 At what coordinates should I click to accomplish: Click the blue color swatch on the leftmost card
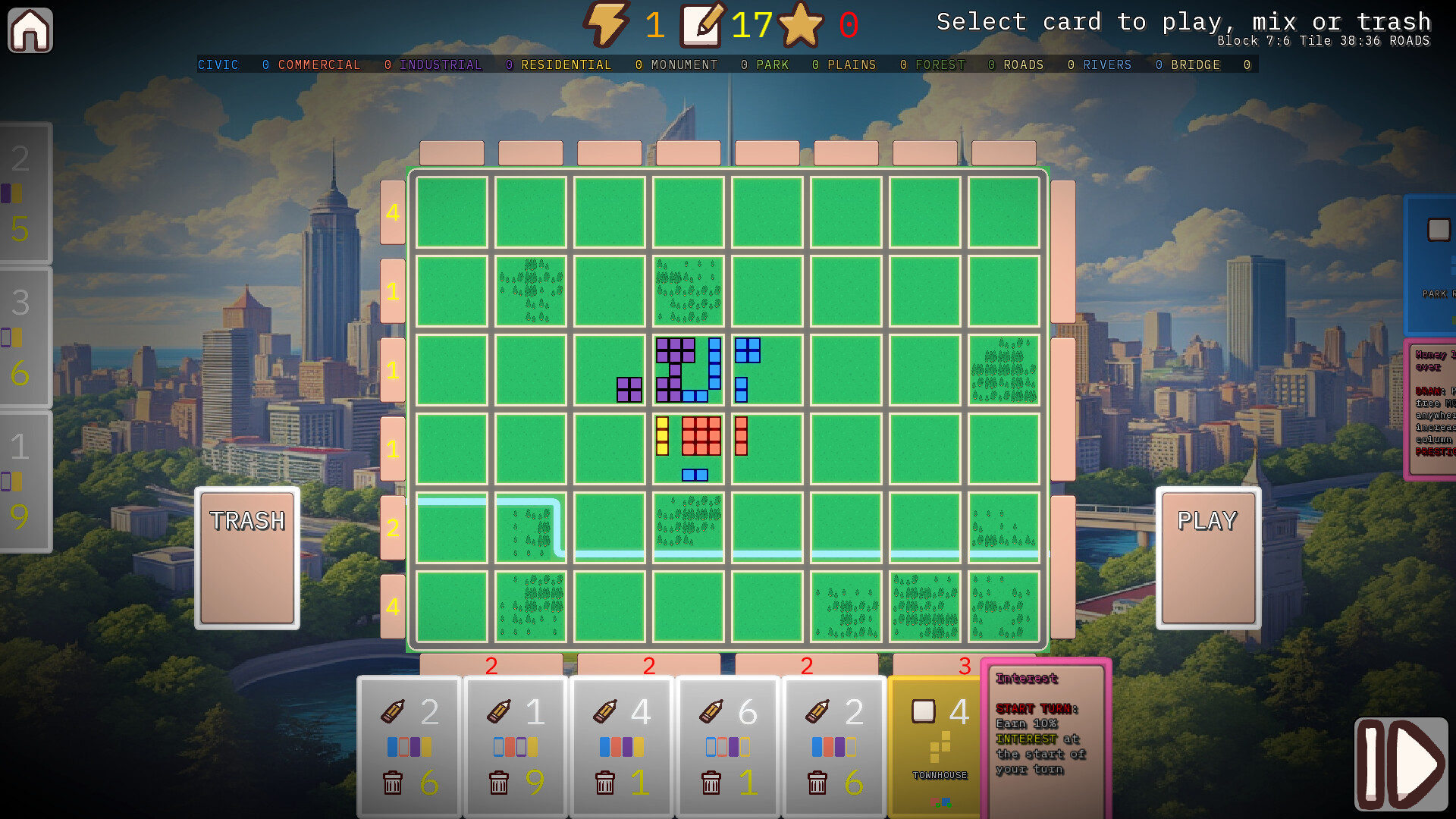(392, 746)
